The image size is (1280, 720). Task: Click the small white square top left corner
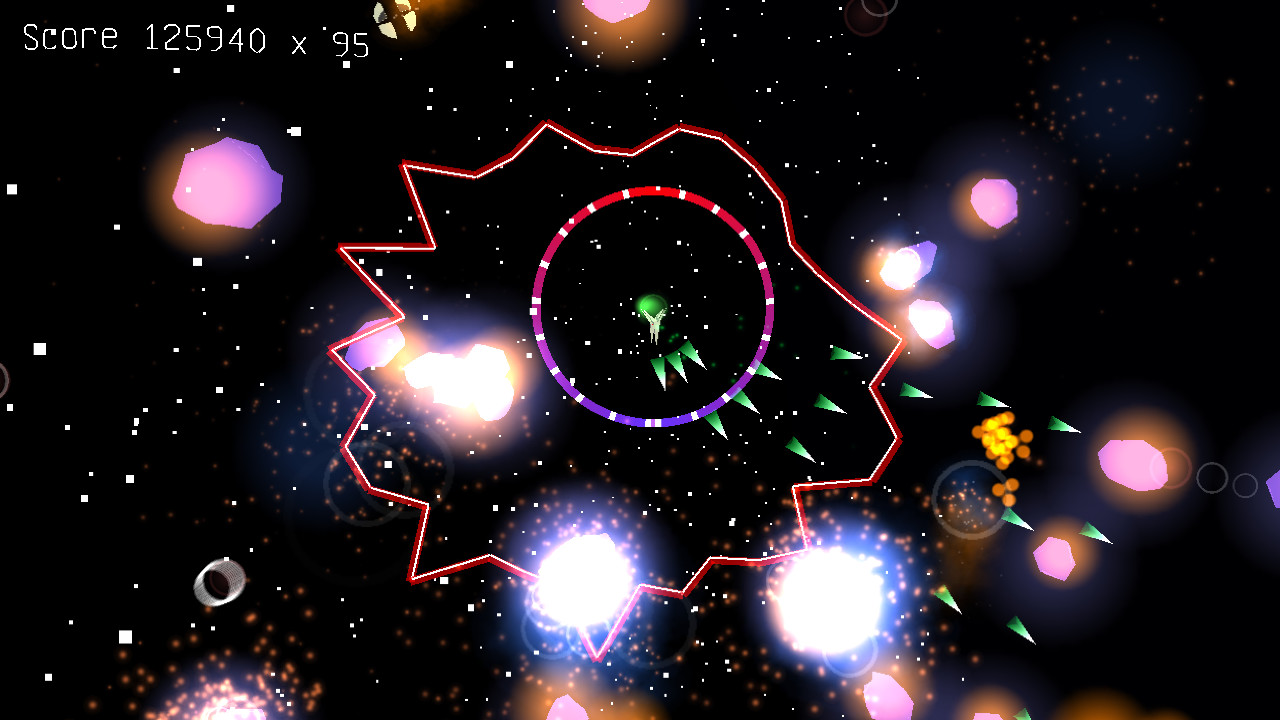pyautogui.click(x=13, y=187)
